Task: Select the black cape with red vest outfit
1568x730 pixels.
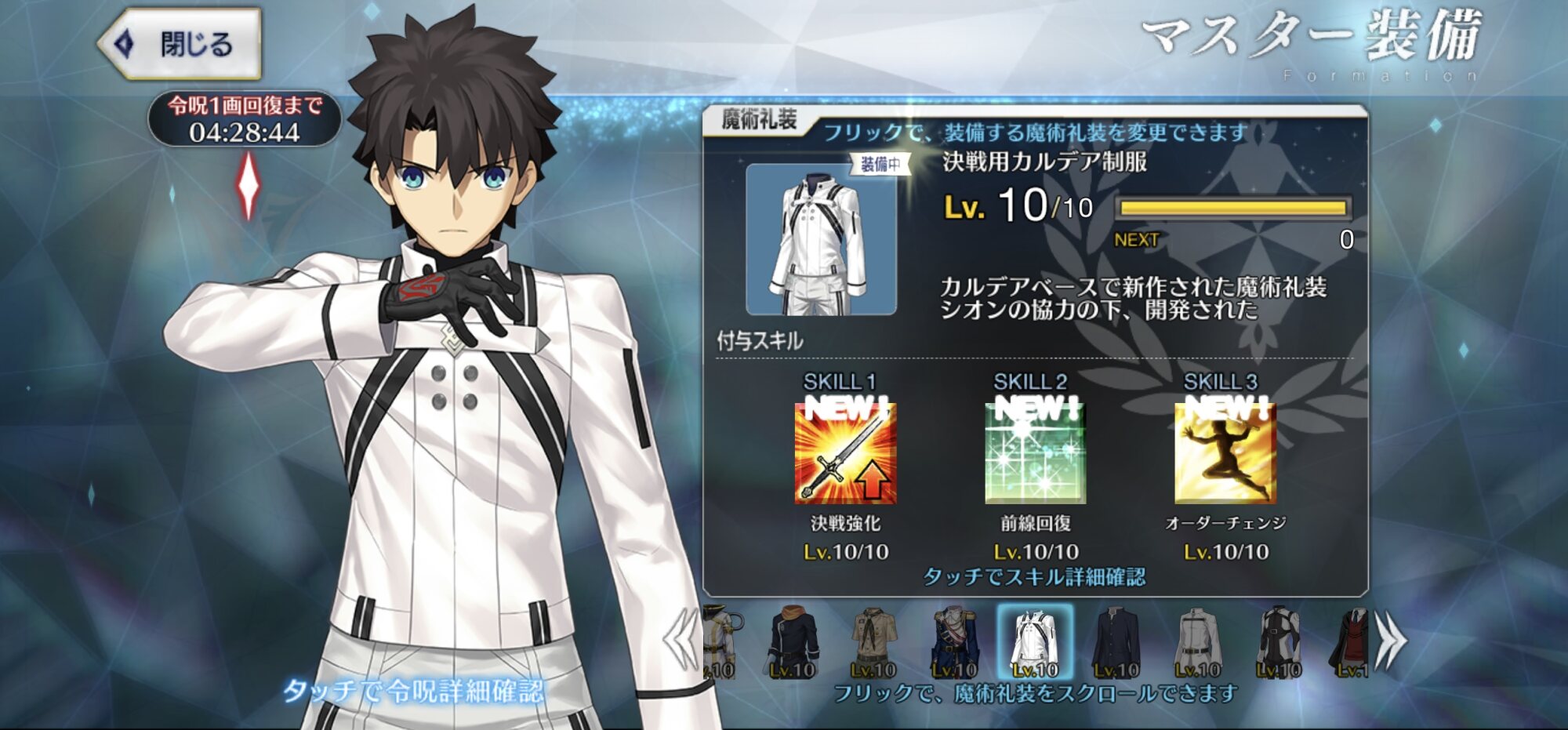Action: pos(1350,642)
